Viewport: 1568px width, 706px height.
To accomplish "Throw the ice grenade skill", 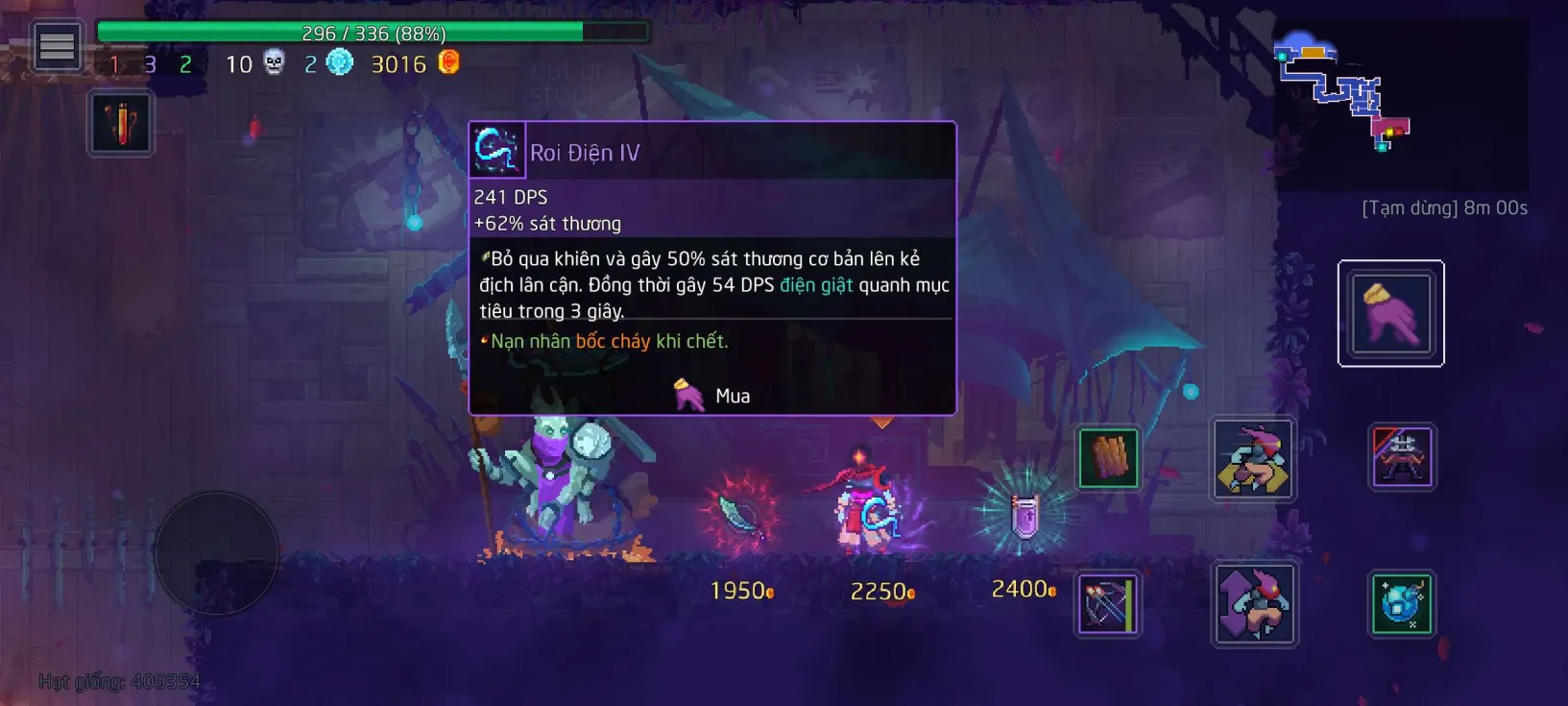I will 1401,604.
